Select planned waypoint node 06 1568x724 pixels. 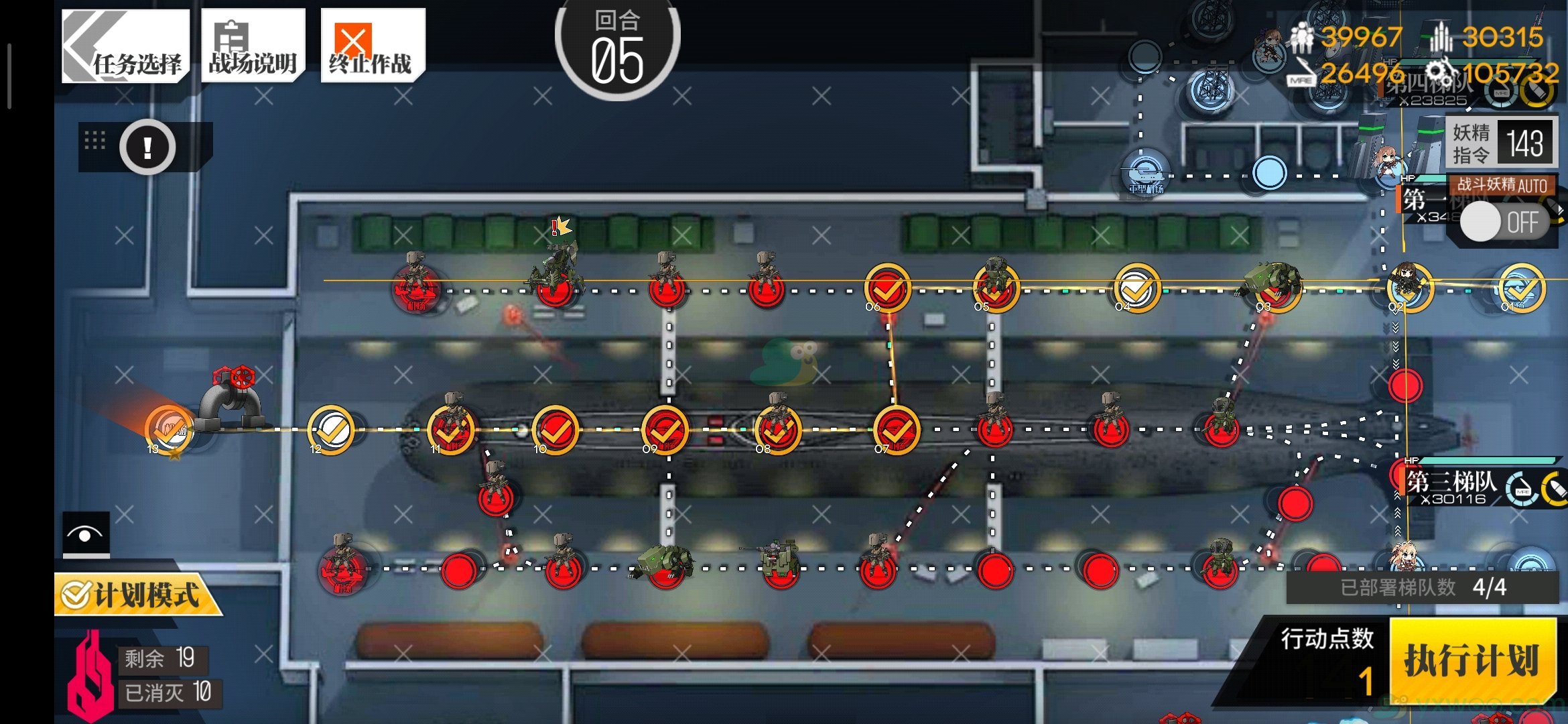[887, 288]
